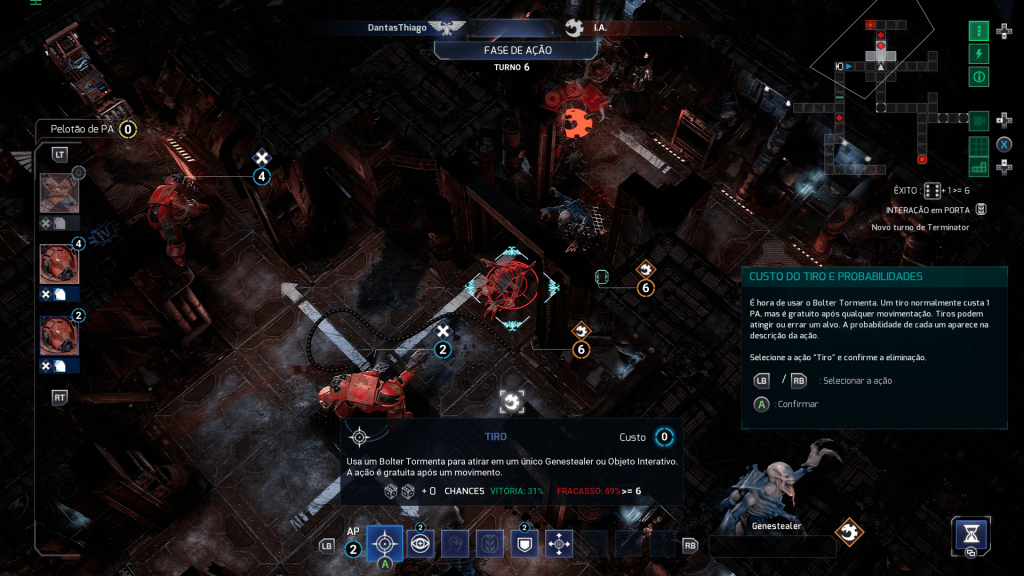Image resolution: width=1024 pixels, height=576 pixels.
Task: Select the Terminator portrait with 2 AP
Action: [59, 336]
